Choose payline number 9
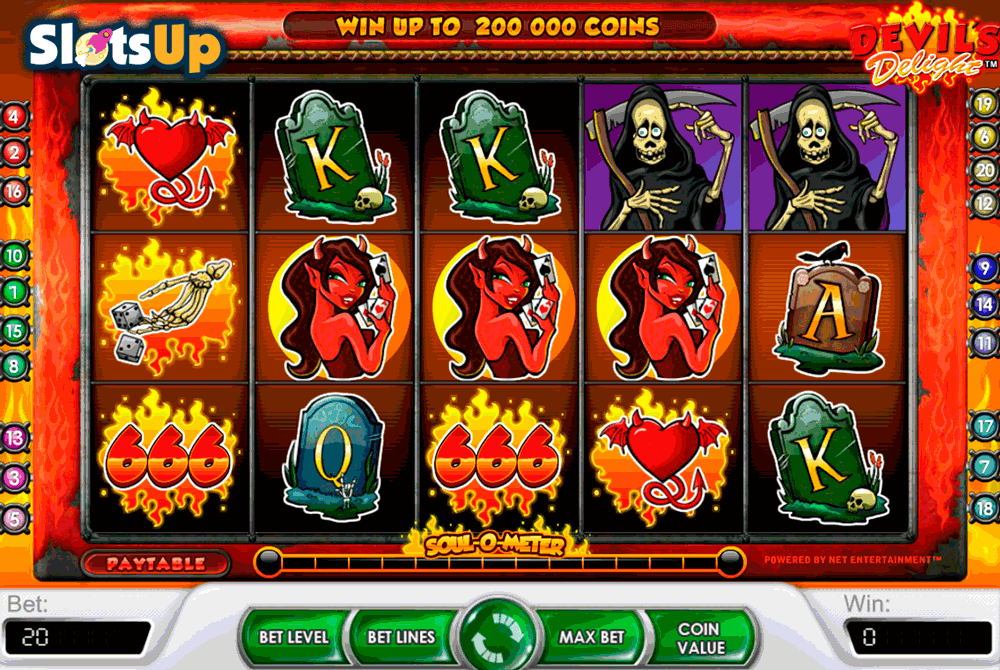Image resolution: width=1000 pixels, height=670 pixels. point(984,269)
